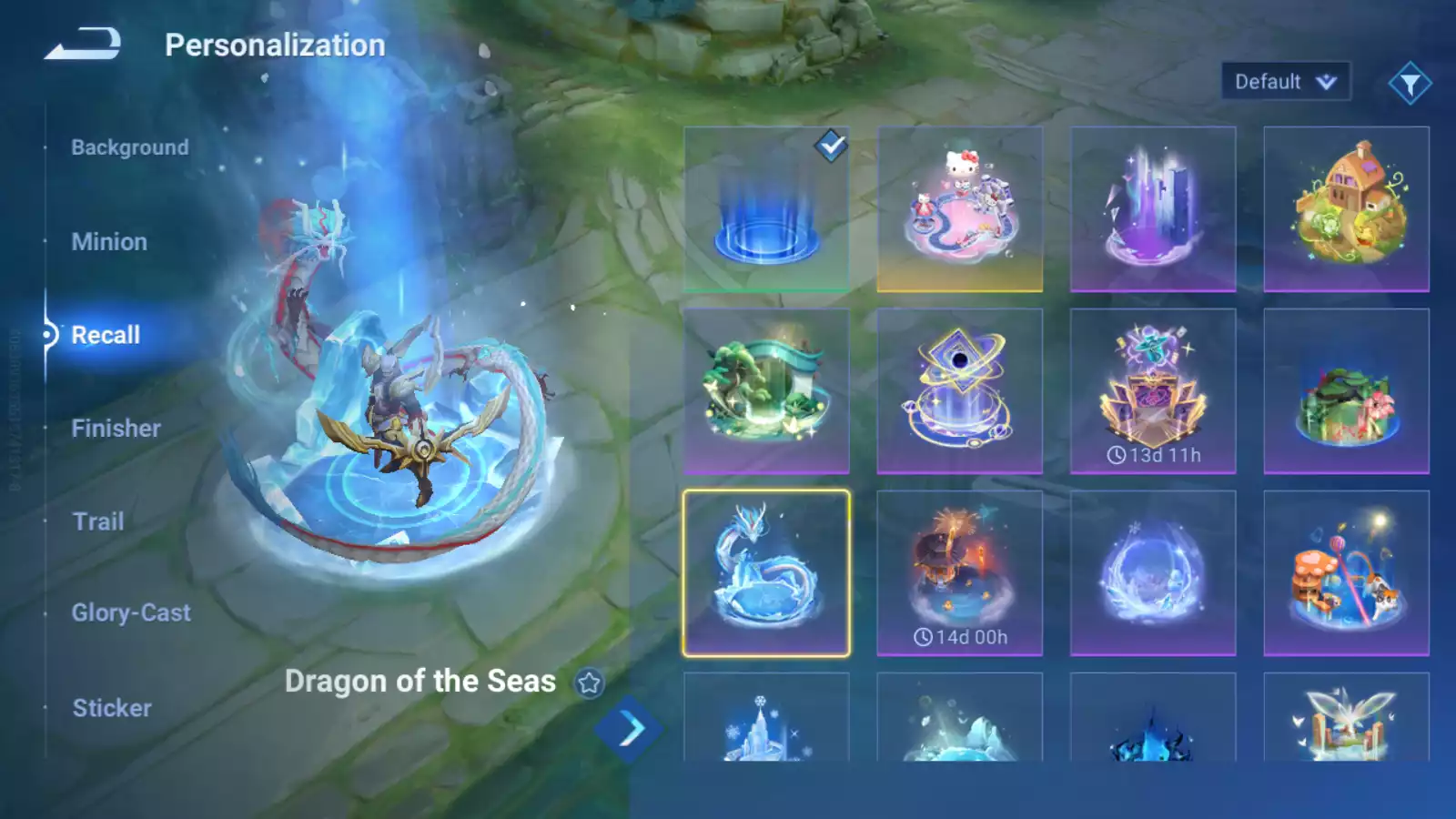Open the filter funnel button

1410,84
